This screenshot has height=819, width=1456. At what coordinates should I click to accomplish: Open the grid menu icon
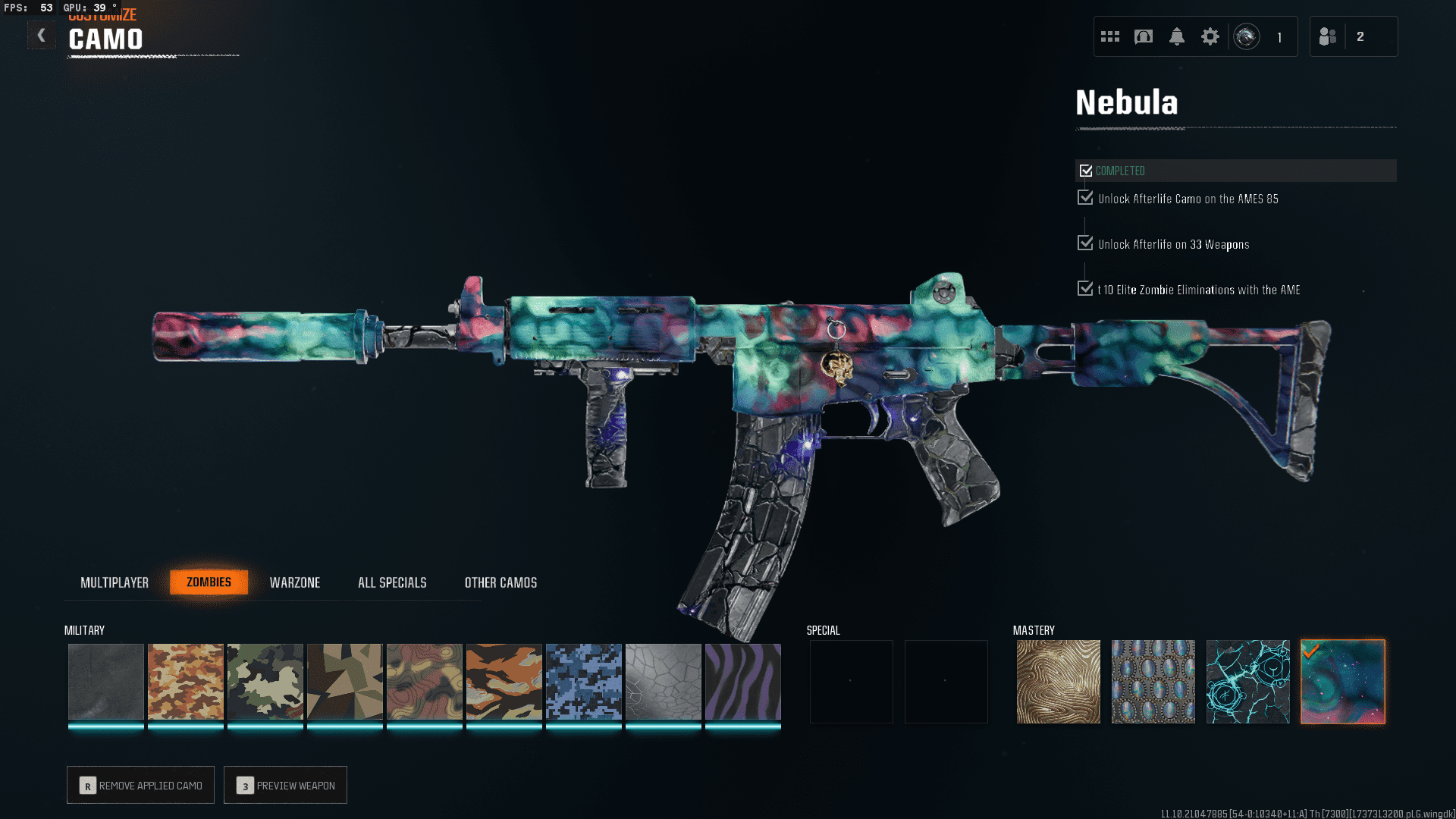tap(1110, 36)
